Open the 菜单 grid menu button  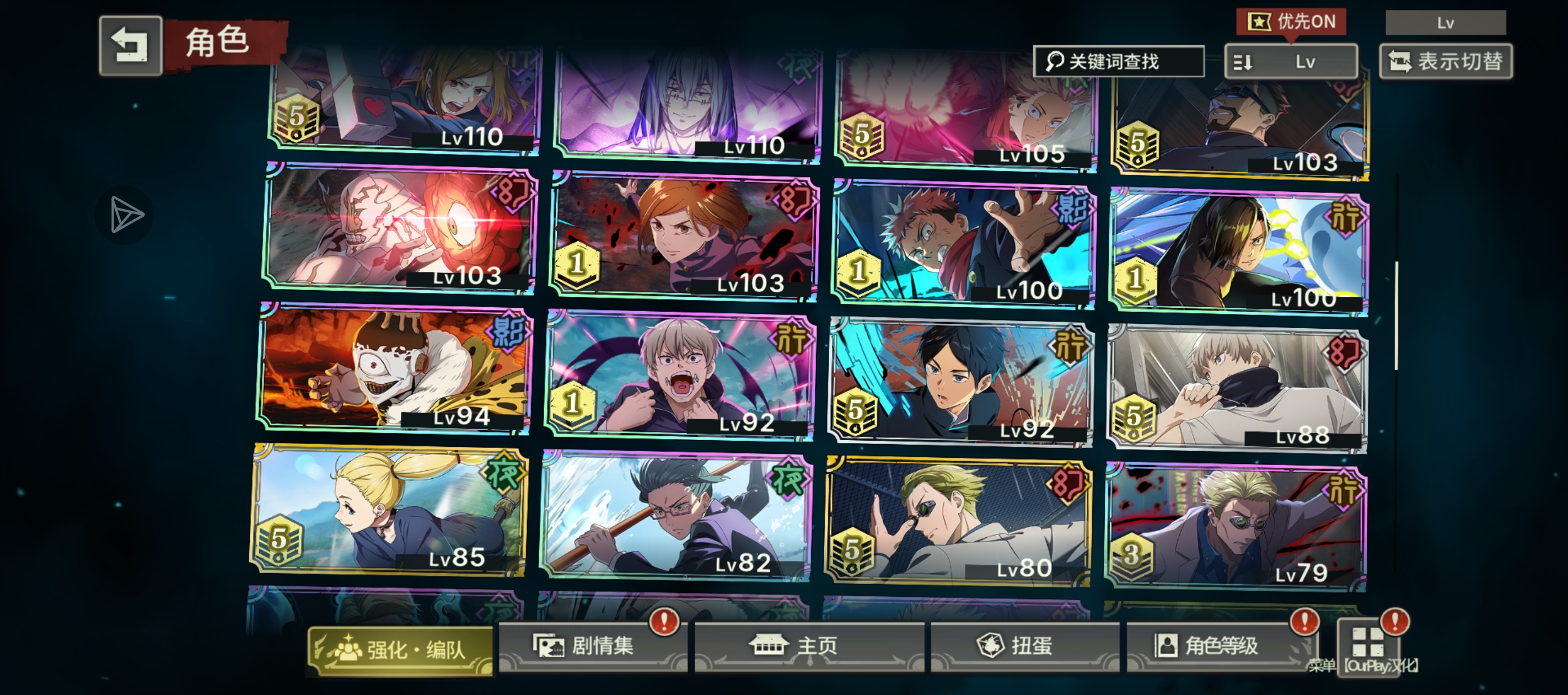point(1367,643)
